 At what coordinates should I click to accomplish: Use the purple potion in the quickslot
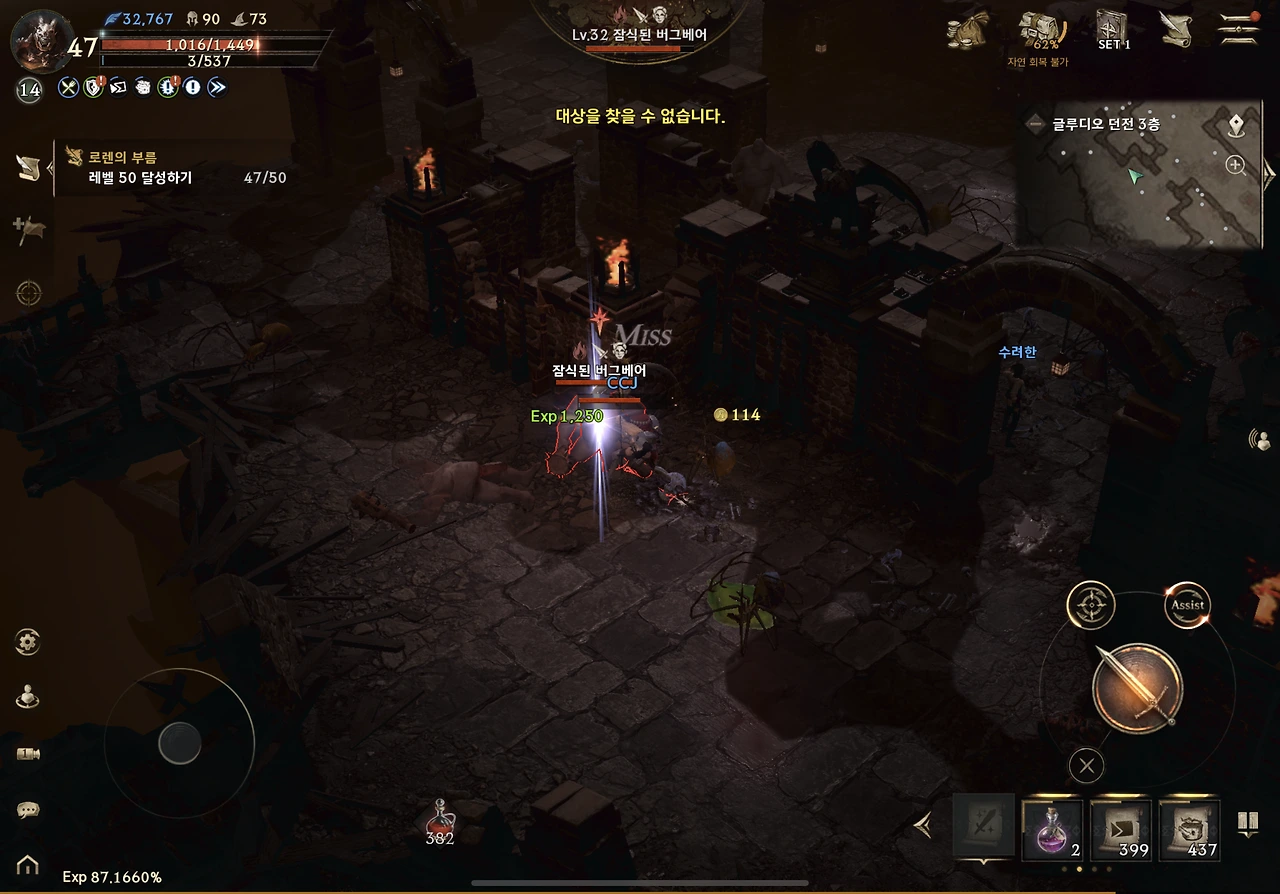(1052, 830)
